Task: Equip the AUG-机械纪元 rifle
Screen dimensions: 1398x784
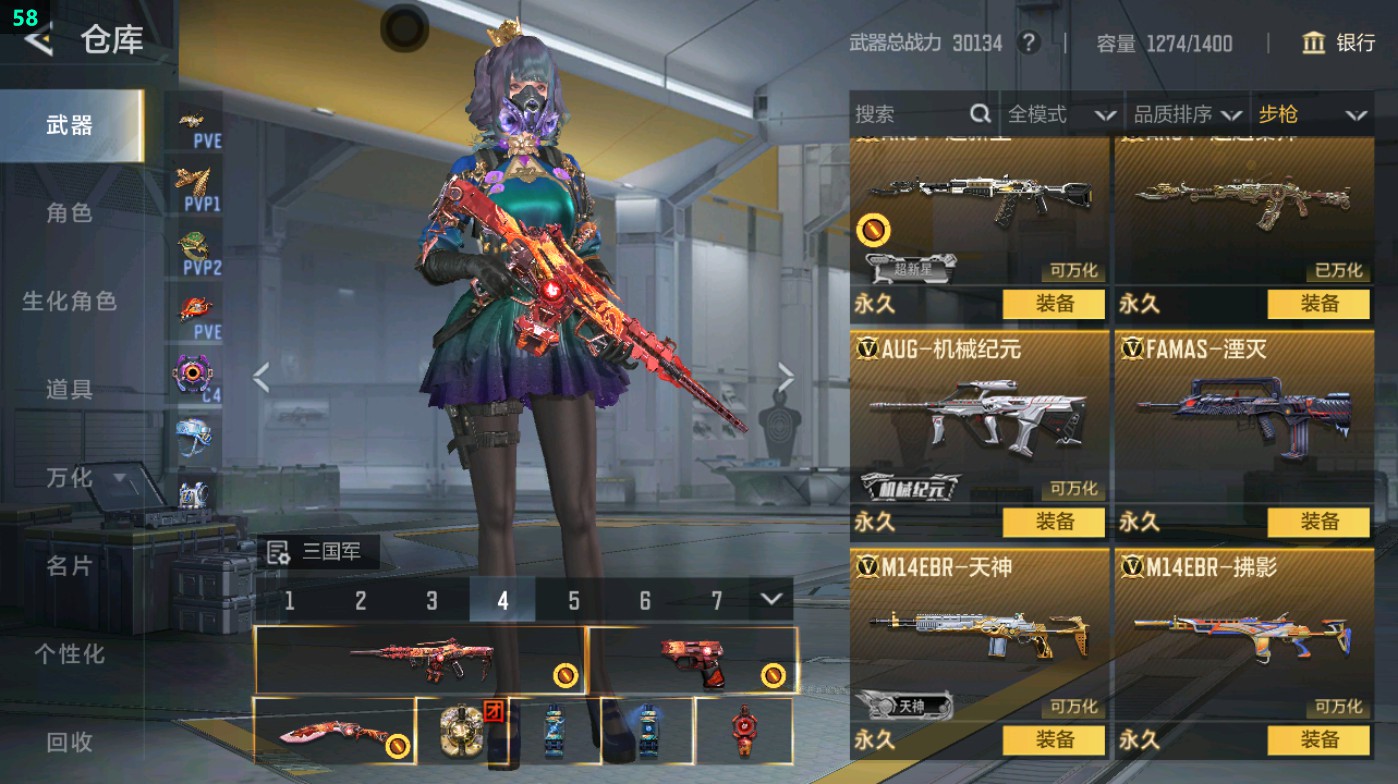Action: tap(1054, 522)
